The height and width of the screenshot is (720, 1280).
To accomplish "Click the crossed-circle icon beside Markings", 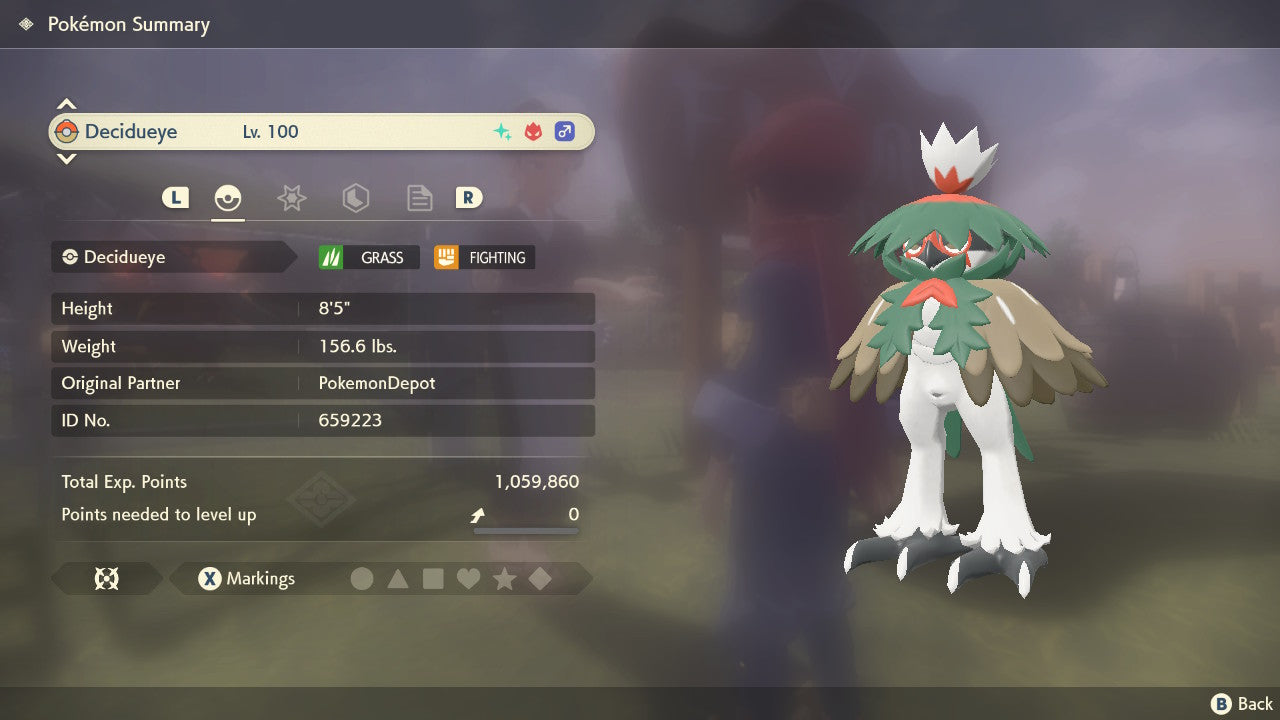I will click(x=106, y=578).
